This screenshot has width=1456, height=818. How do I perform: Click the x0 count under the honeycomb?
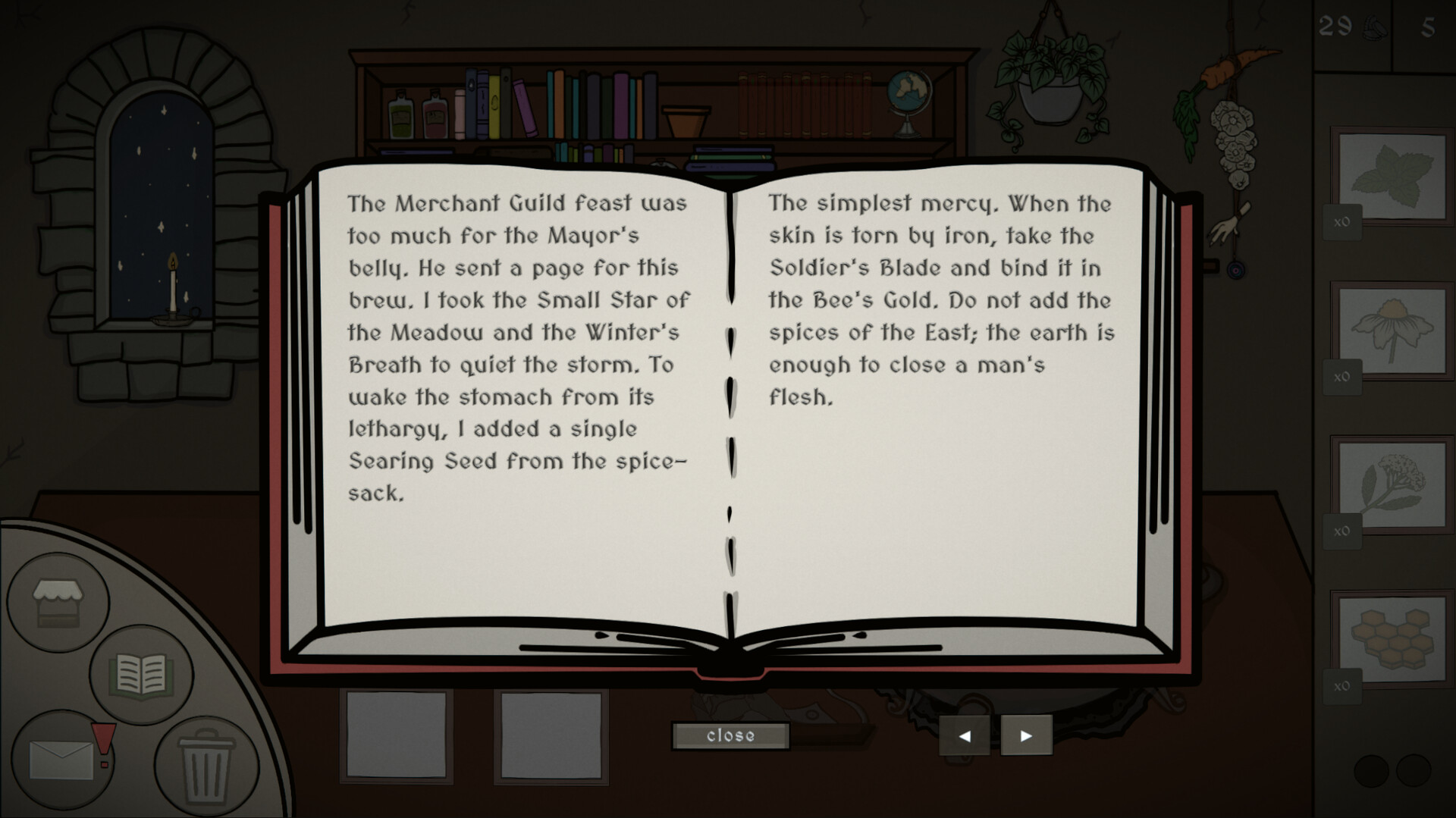click(1341, 686)
